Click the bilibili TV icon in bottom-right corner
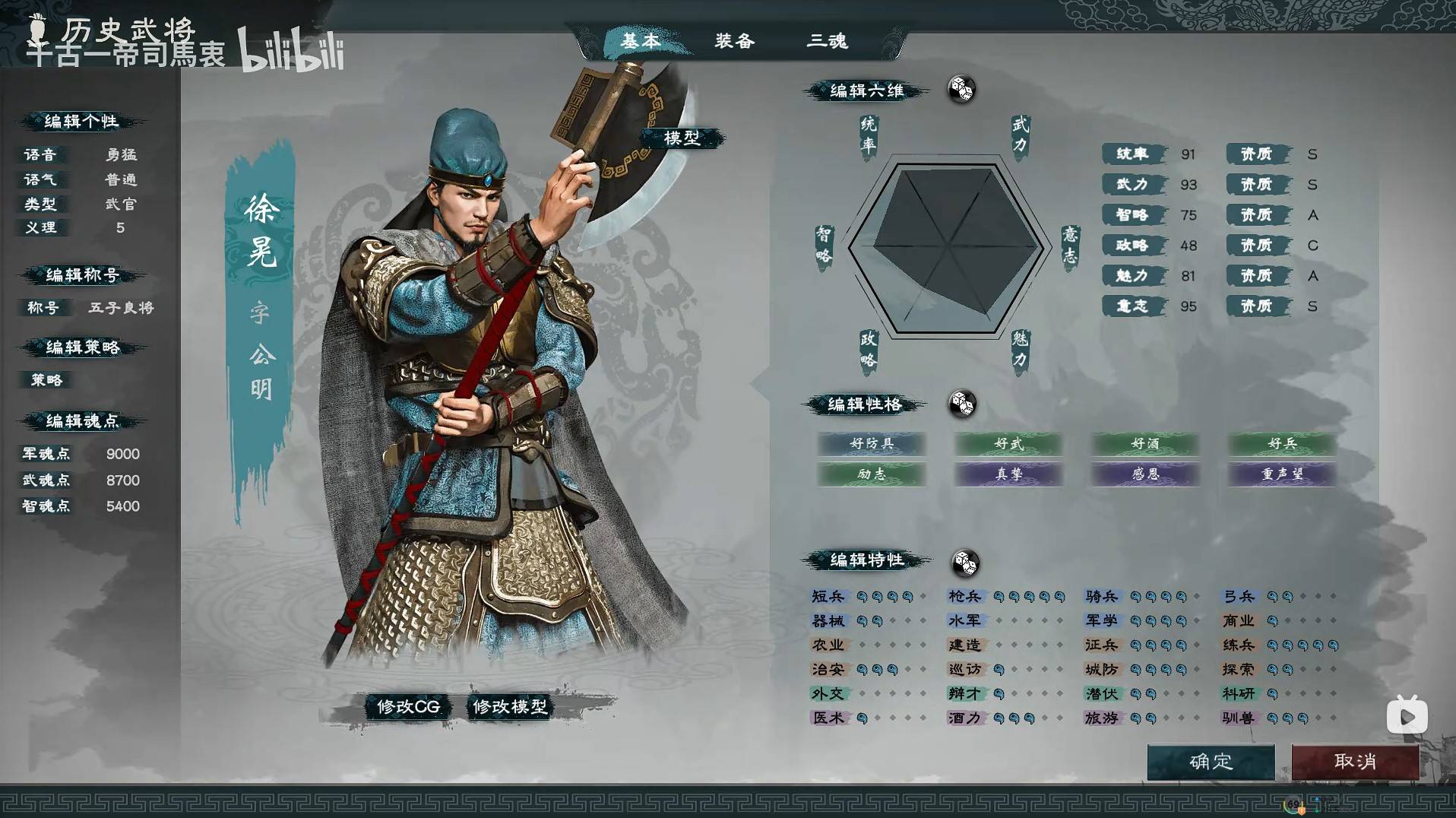 point(1406,714)
